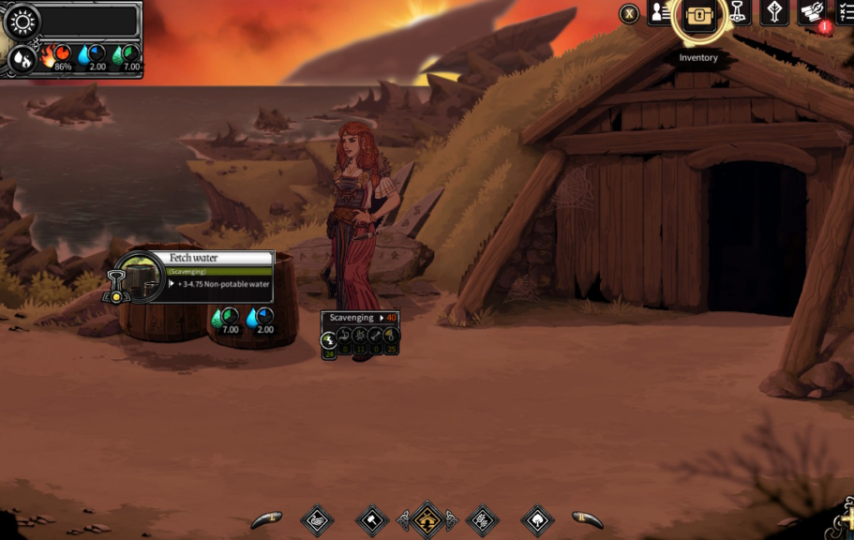Select the hammer workshop location diamond
Image resolution: width=854 pixels, height=540 pixels.
(x=372, y=520)
